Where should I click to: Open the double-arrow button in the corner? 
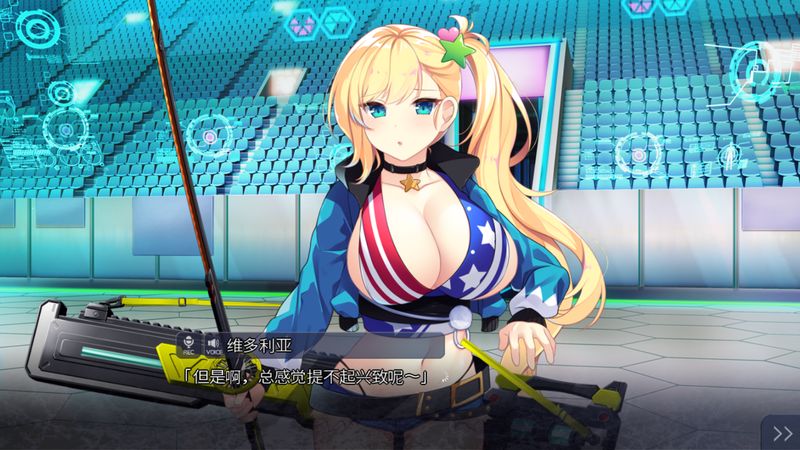click(x=780, y=432)
